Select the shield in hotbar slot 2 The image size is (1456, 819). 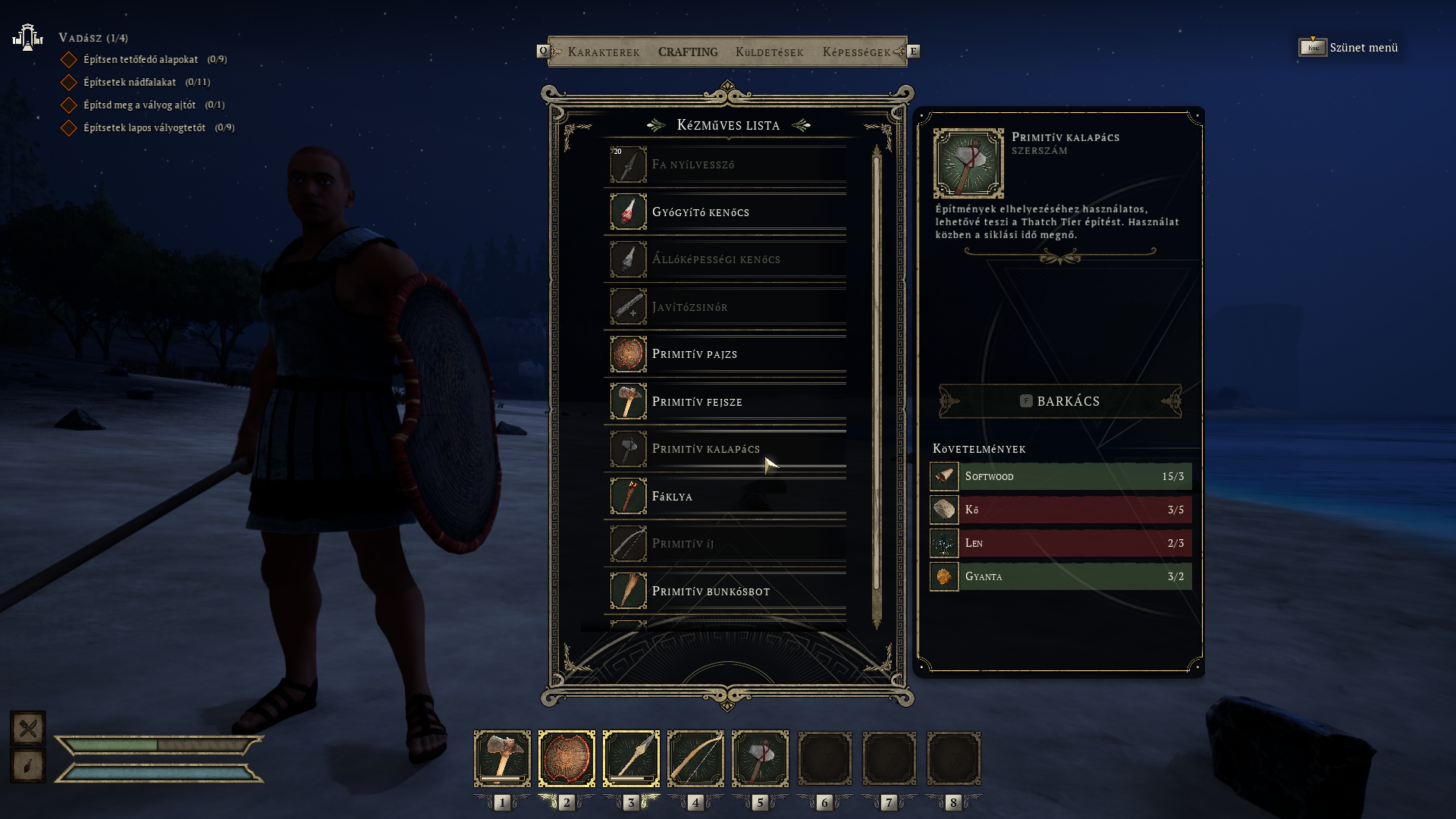(566, 758)
